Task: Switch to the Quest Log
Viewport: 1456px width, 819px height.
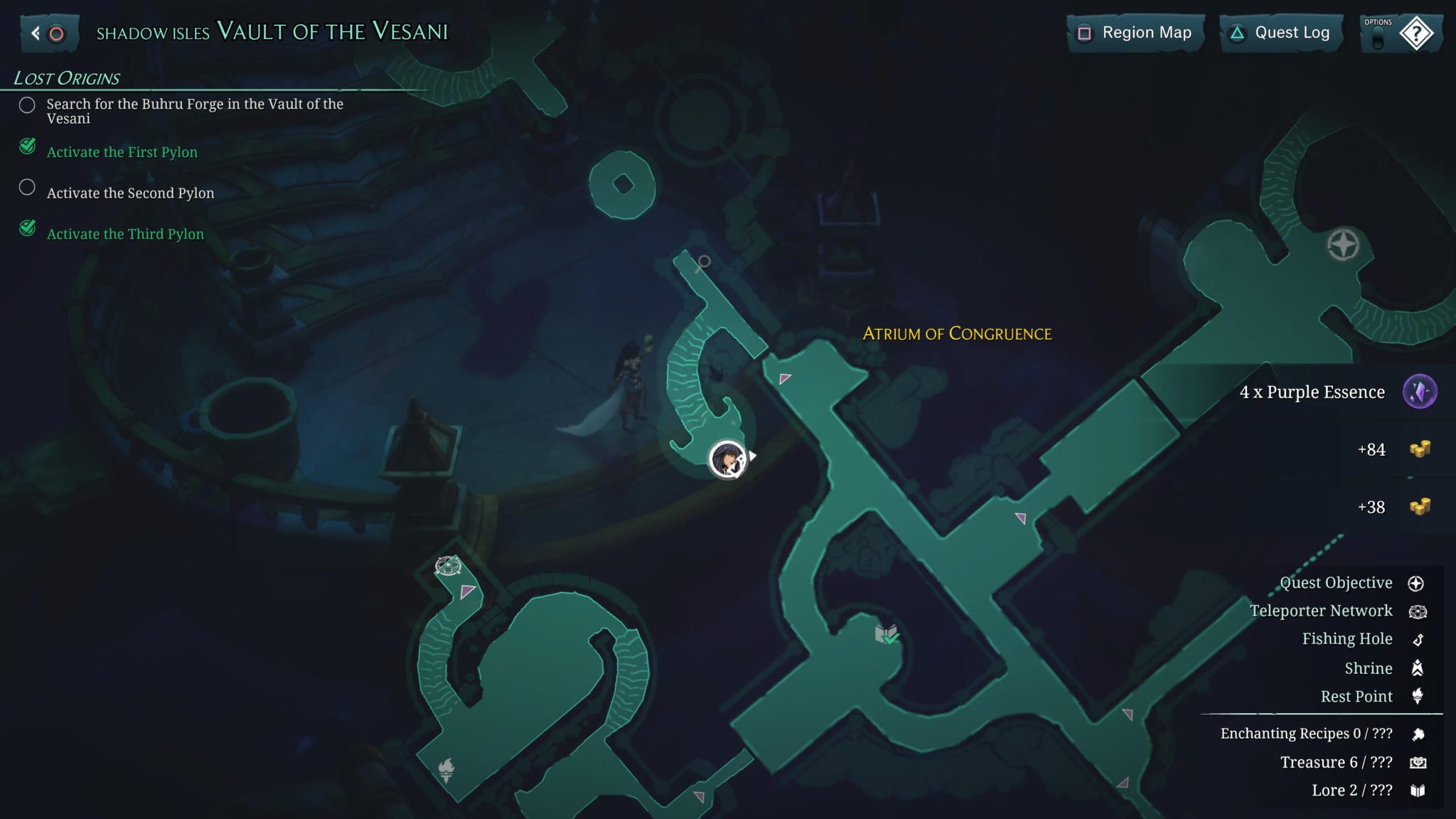Action: click(x=1280, y=32)
